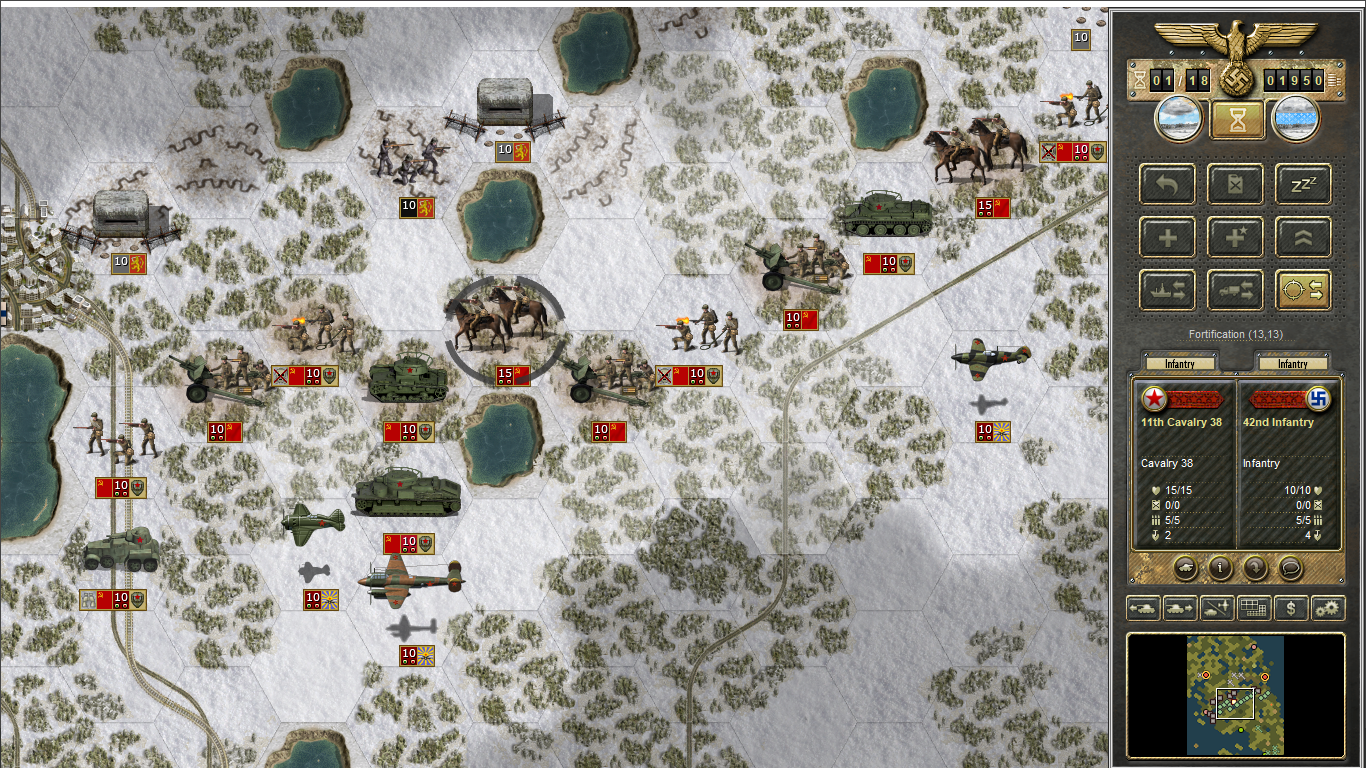This screenshot has height=768, width=1366.
Task: Click the plain plus replacements button
Action: point(1167,237)
